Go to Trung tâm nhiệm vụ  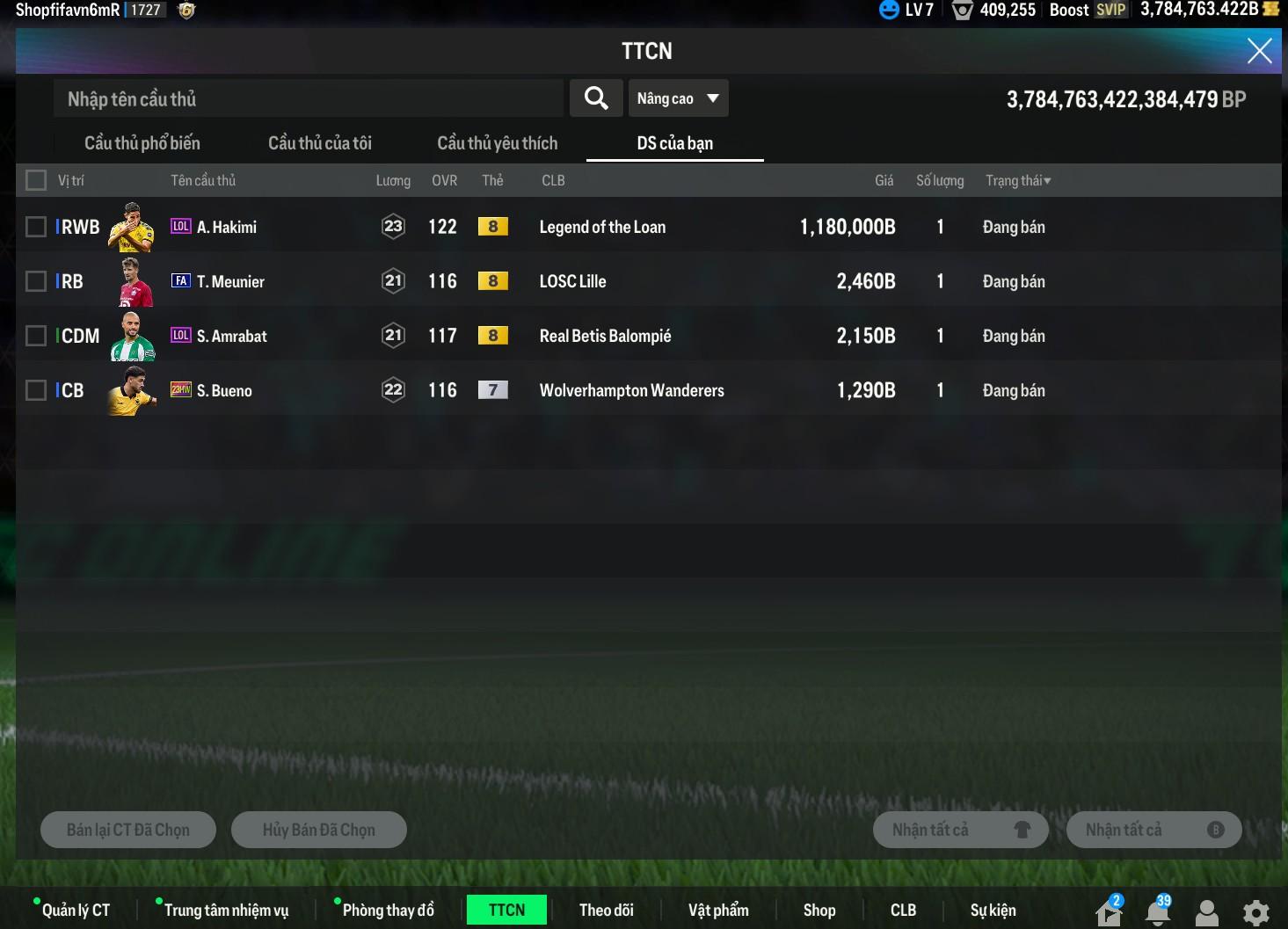226,910
